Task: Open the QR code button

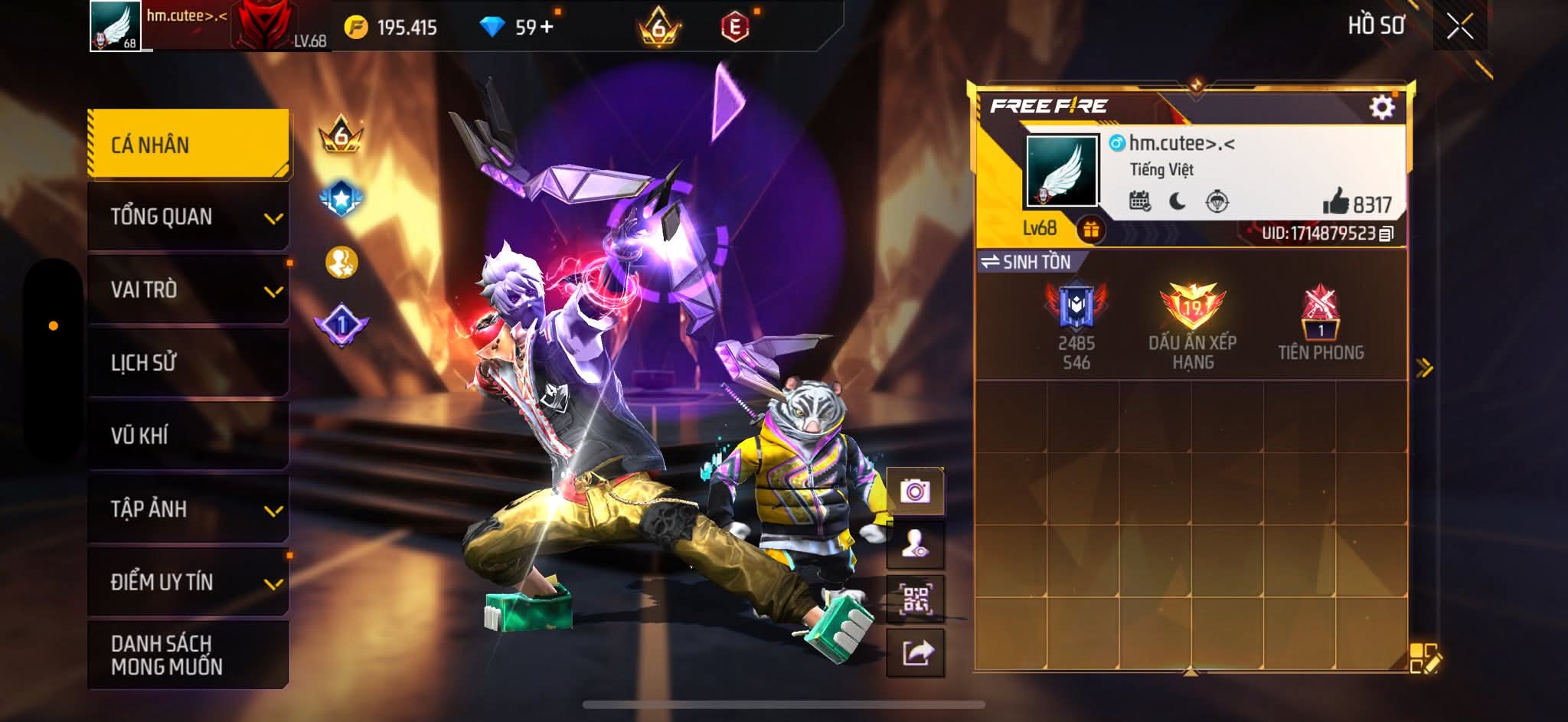Action: (915, 599)
